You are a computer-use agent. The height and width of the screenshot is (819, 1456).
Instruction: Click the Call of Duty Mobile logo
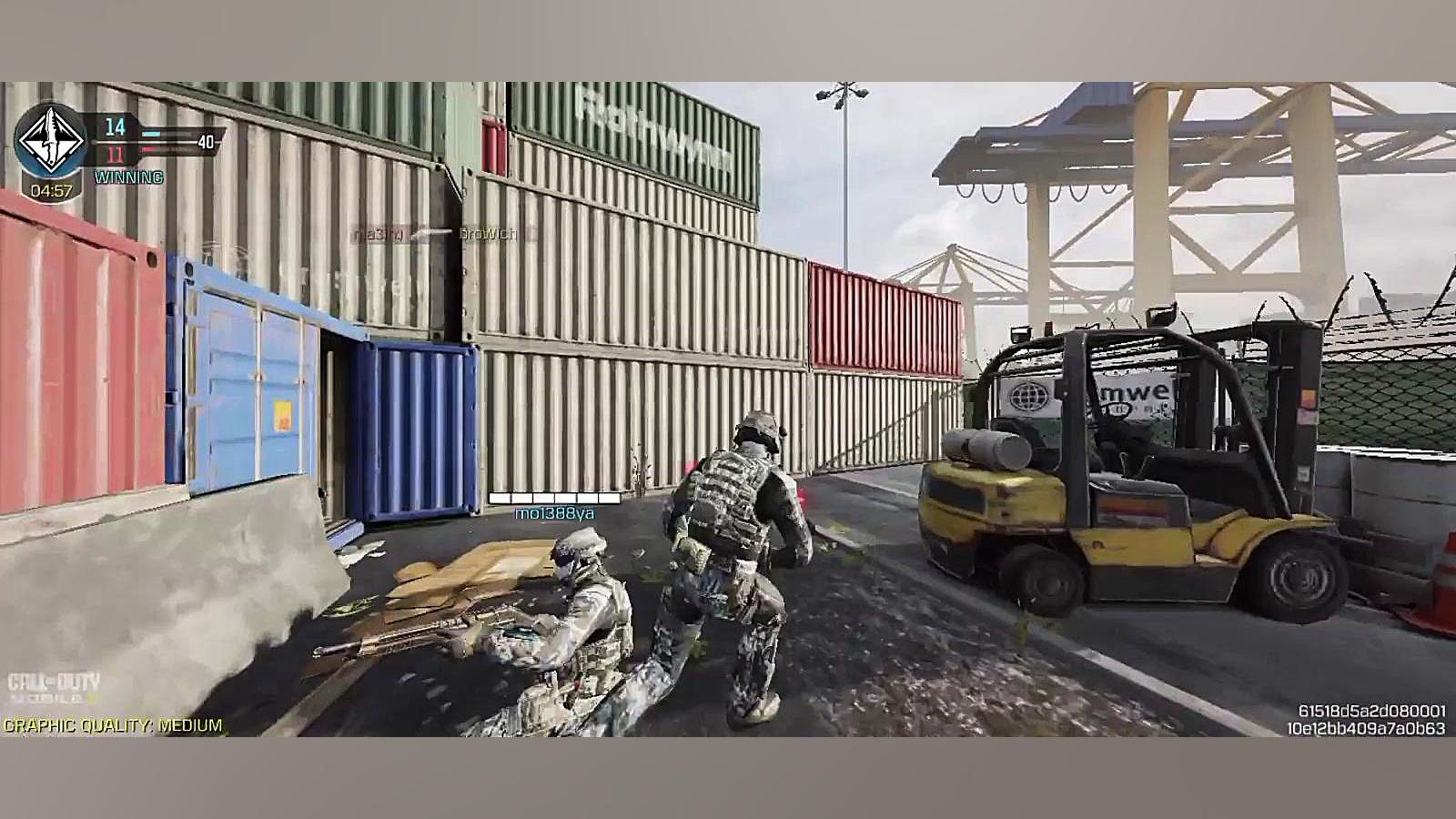pos(54,688)
